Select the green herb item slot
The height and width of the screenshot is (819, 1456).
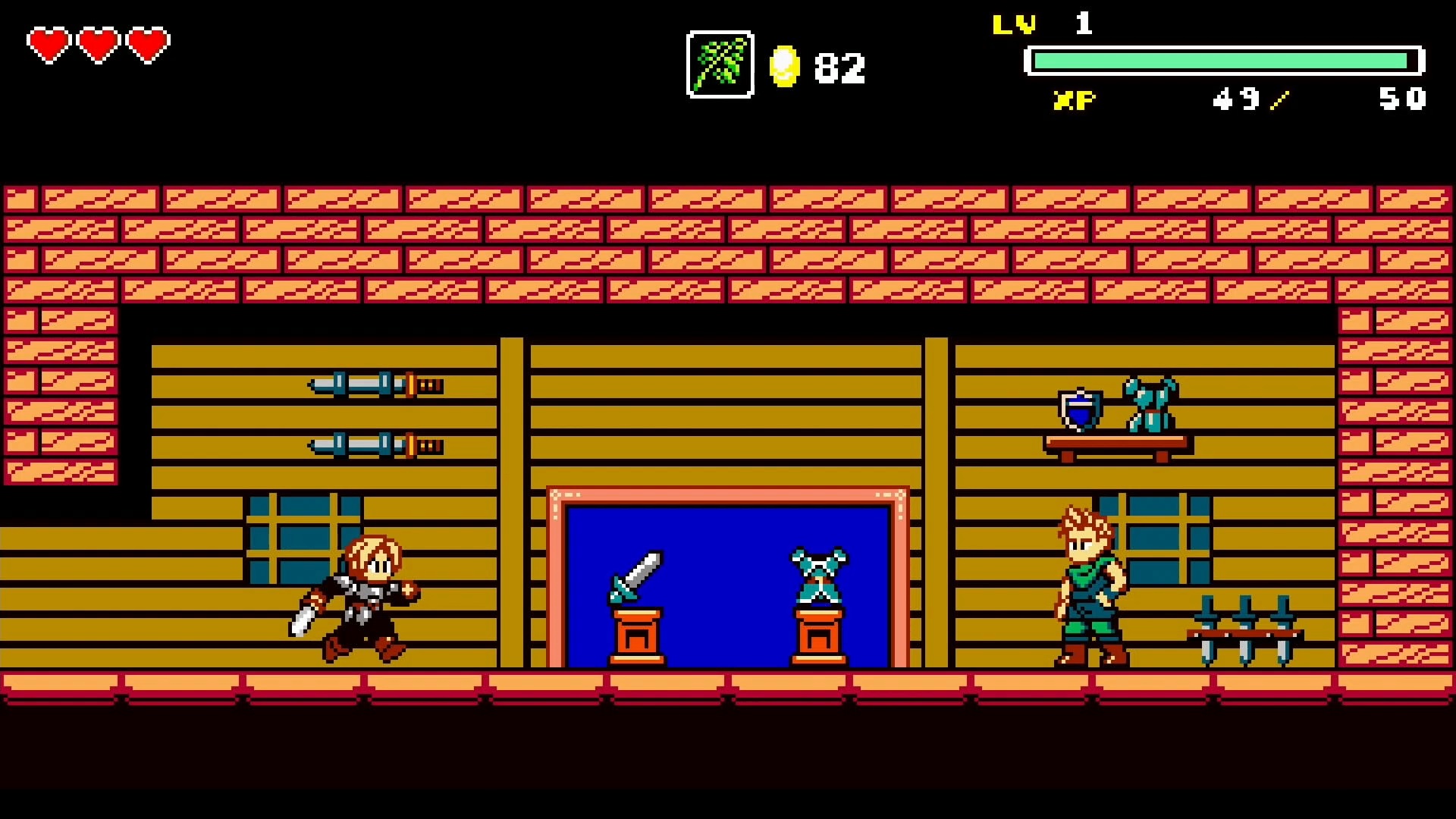pos(720,64)
